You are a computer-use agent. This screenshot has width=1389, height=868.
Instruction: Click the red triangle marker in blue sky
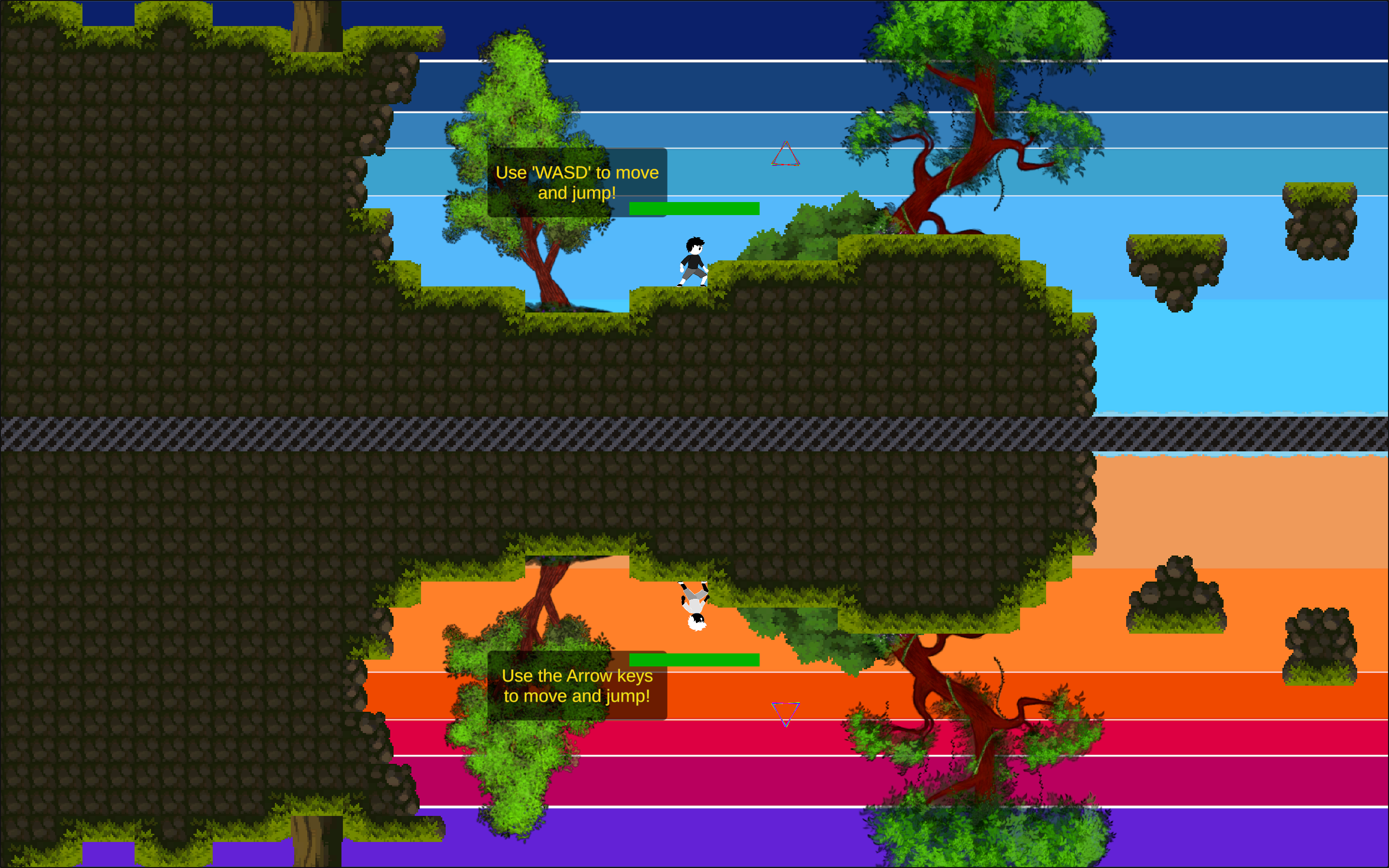pos(786,153)
